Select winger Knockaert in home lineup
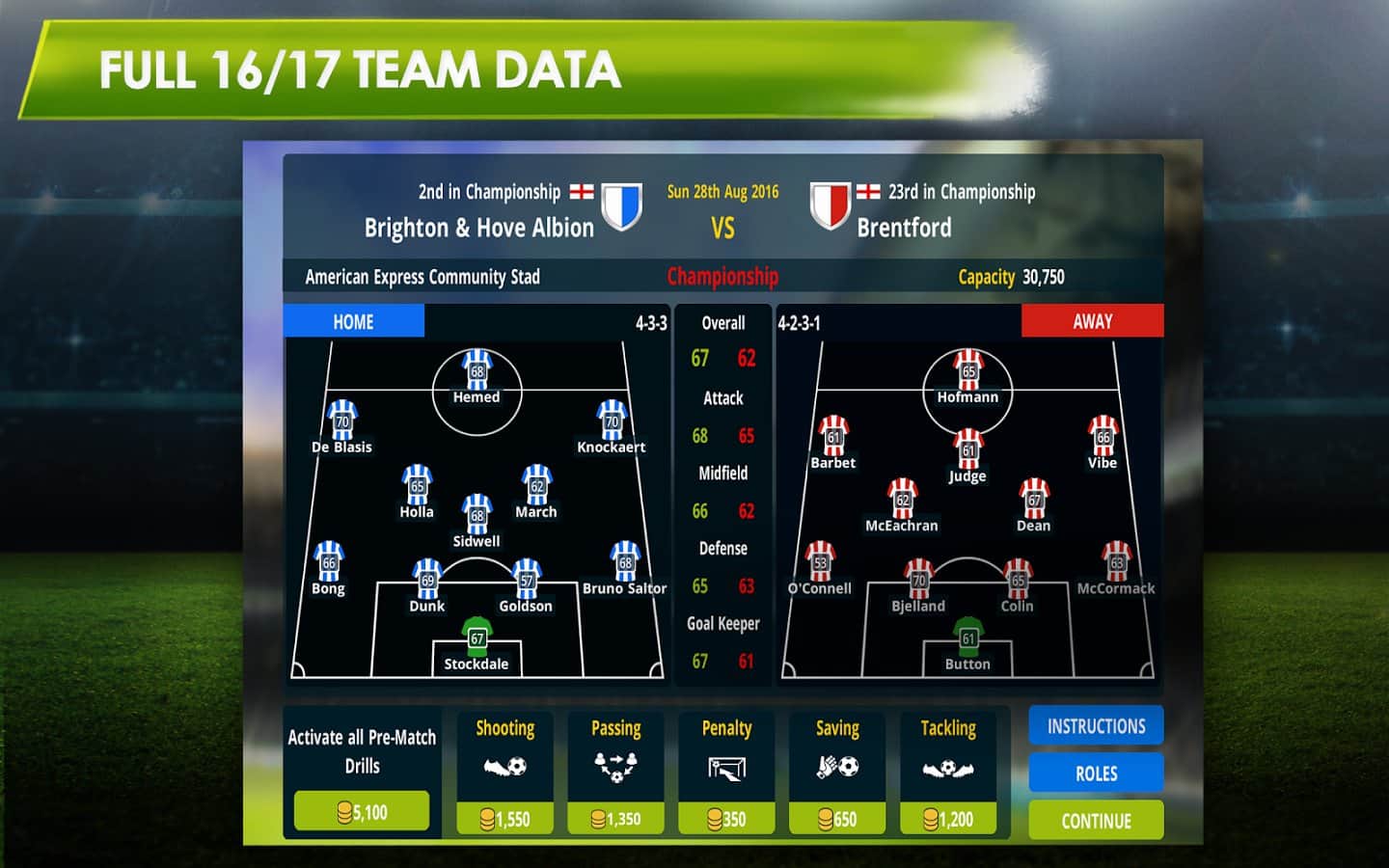Screen dimensions: 1389x868 (612, 421)
